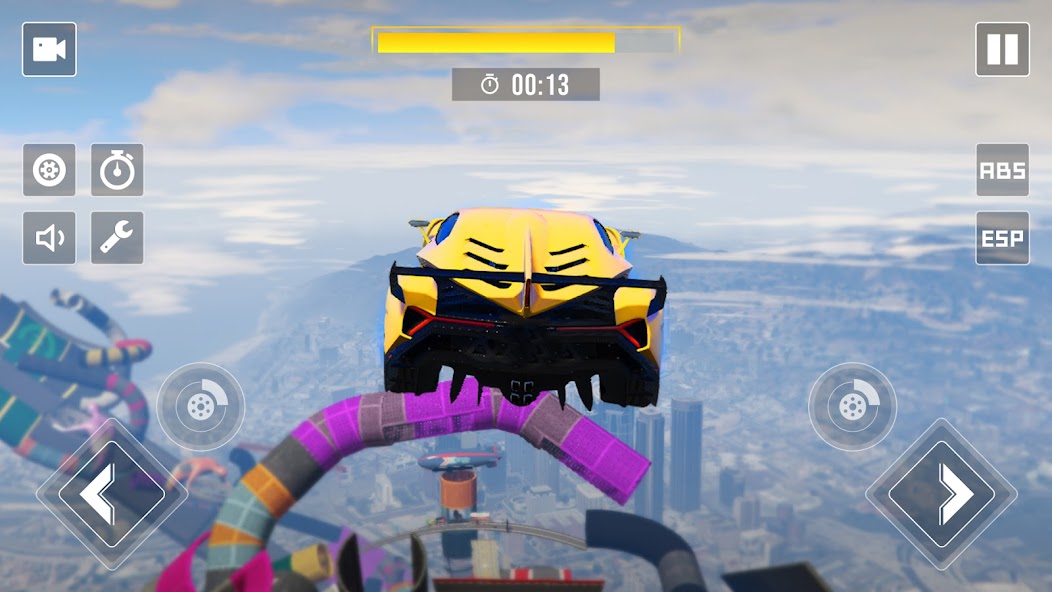Tap the right brake disc button
Screen dimensions: 1052x592
point(852,406)
